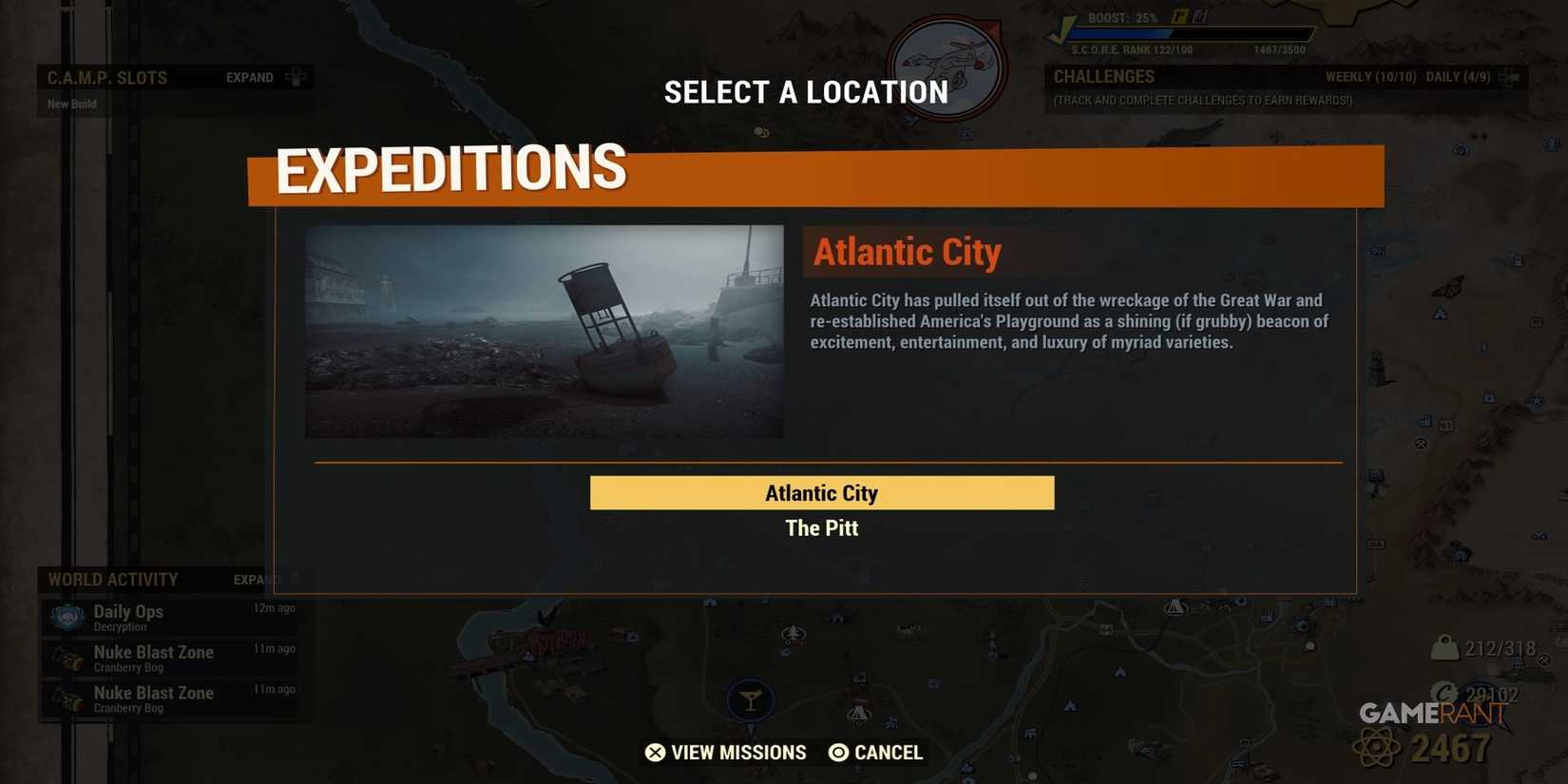Screen dimensions: 1568x784
Task: Click the plus icon next to Challenges
Action: pyautogui.click(x=1511, y=76)
